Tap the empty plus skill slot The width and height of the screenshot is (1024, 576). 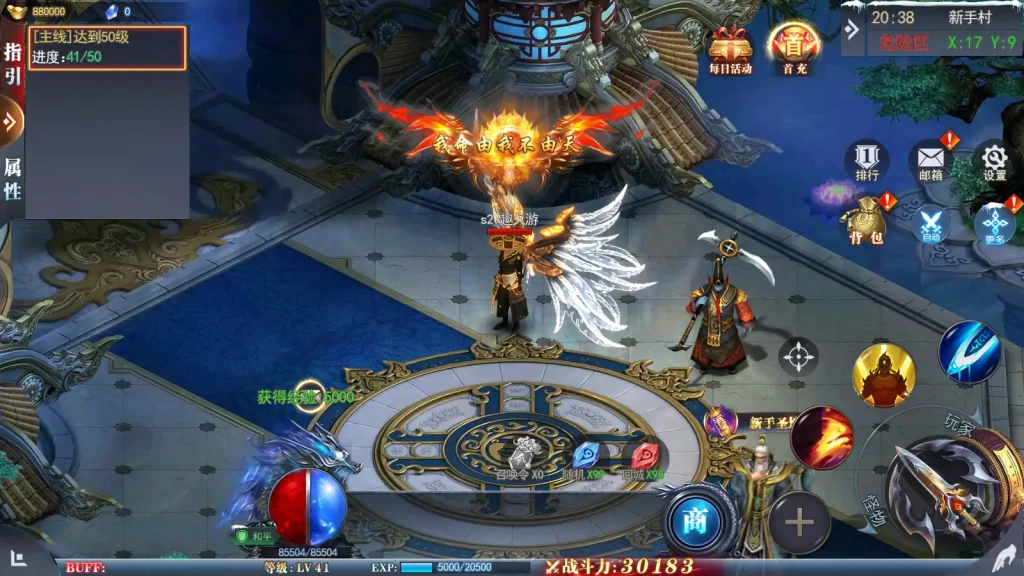[x=798, y=522]
